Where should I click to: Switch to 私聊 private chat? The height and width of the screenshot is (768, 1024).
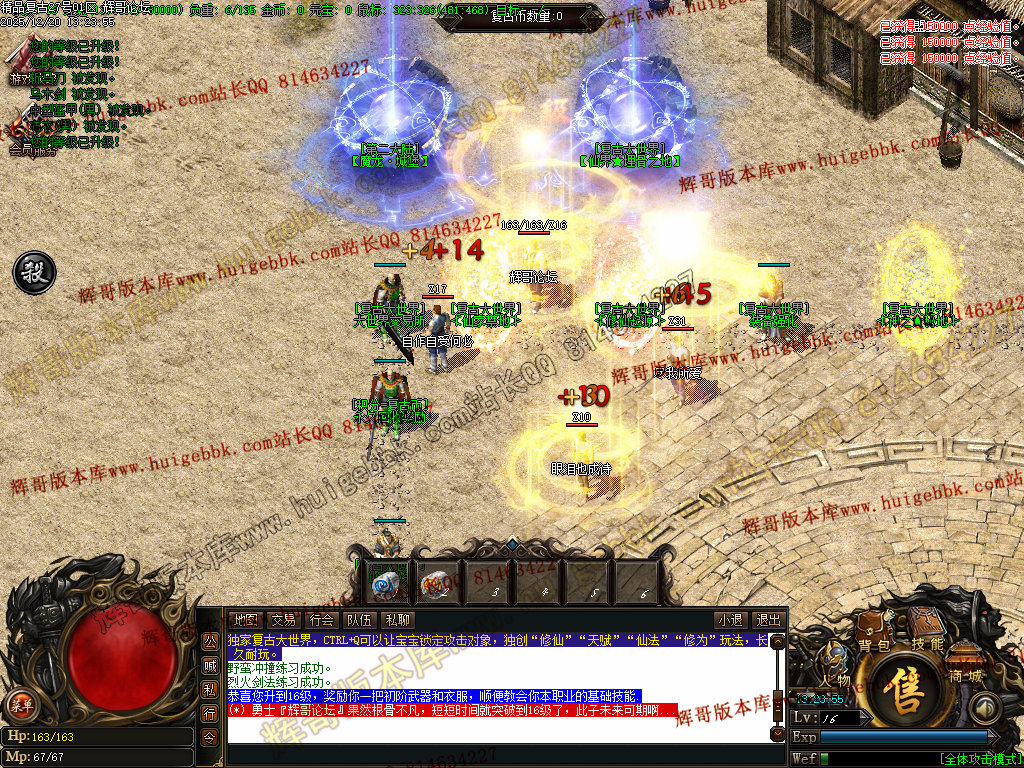tap(397, 620)
